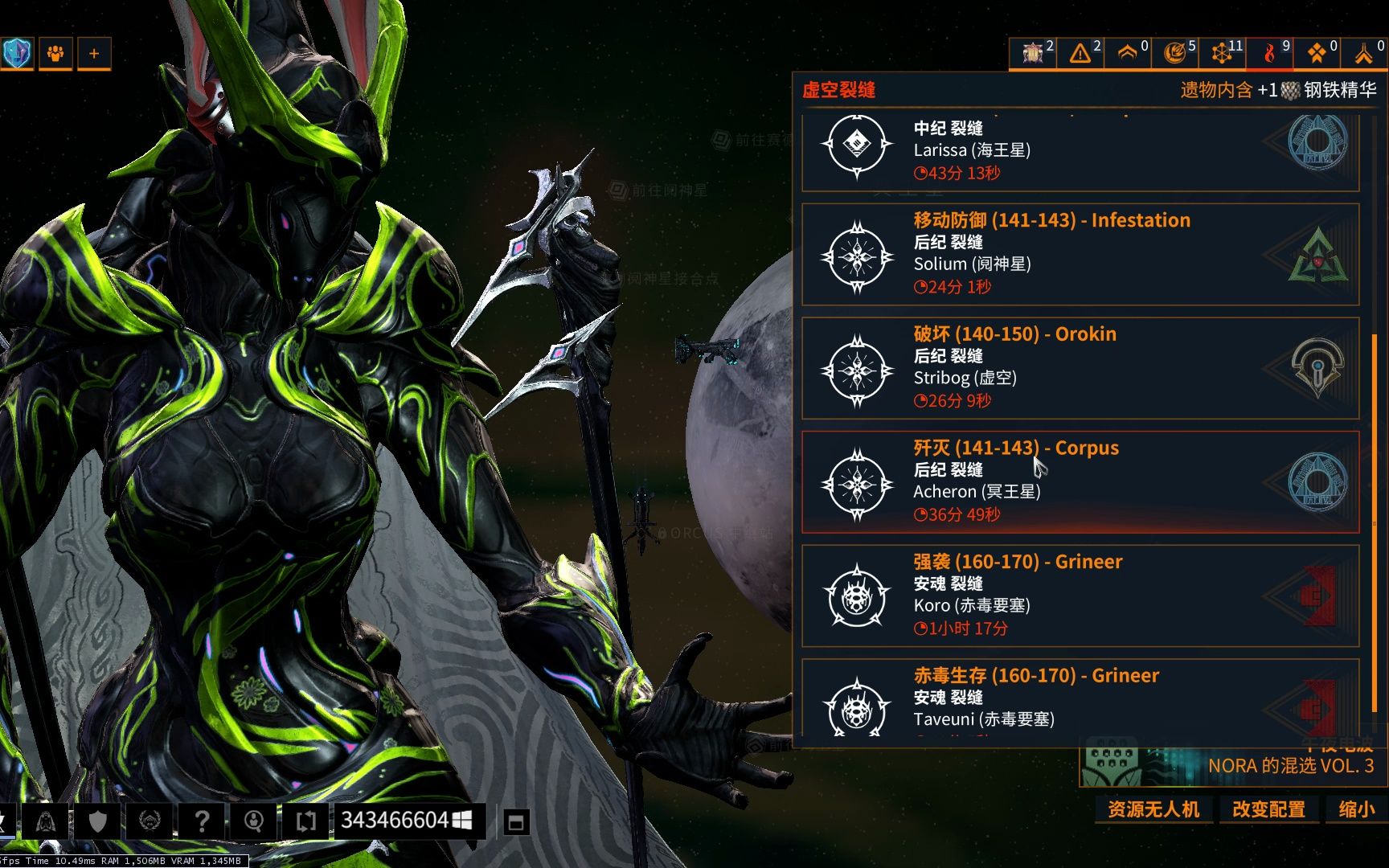
Task: Click the plus button near the top-left
Action: click(94, 53)
